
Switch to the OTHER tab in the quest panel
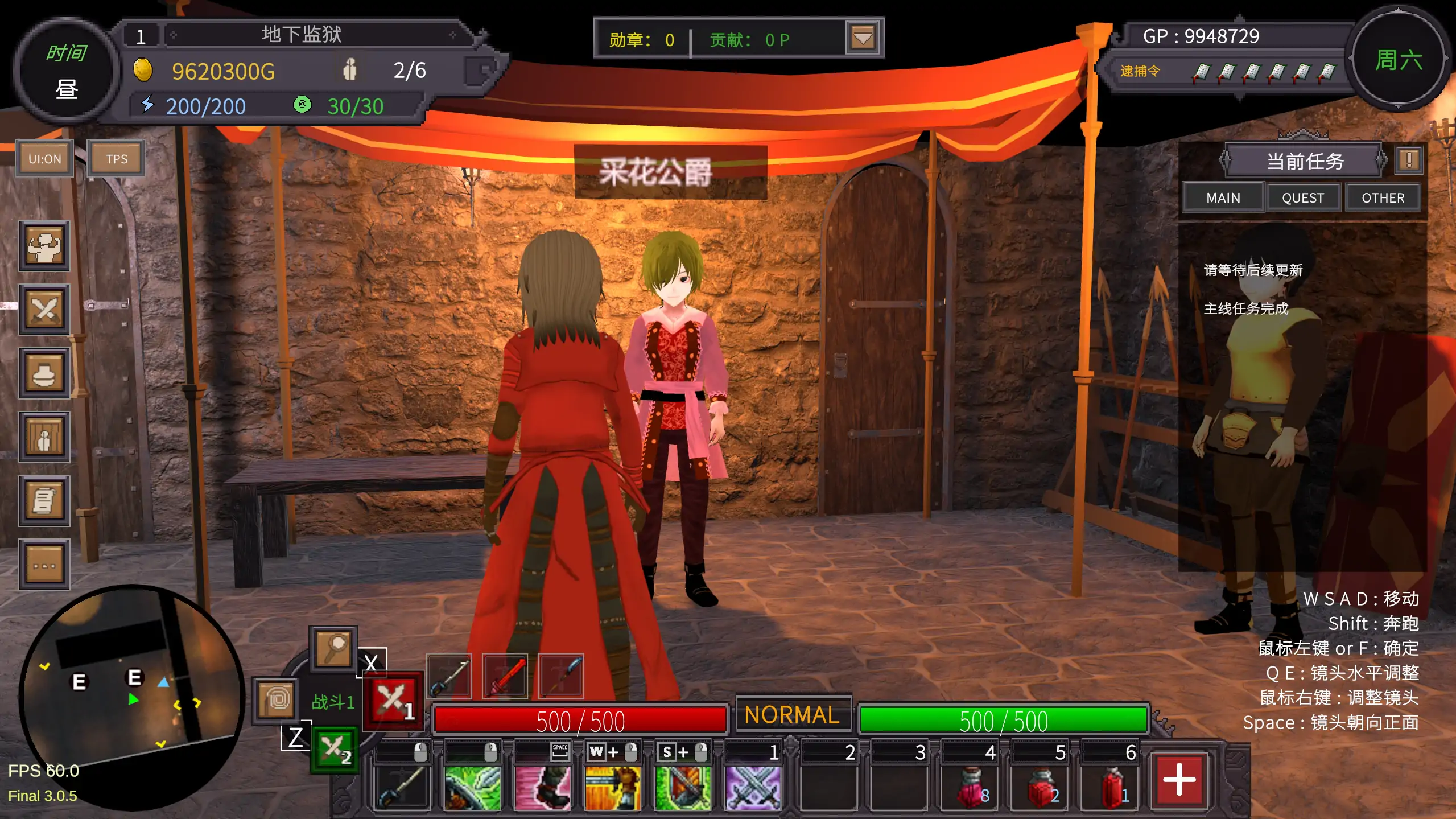coord(1383,197)
